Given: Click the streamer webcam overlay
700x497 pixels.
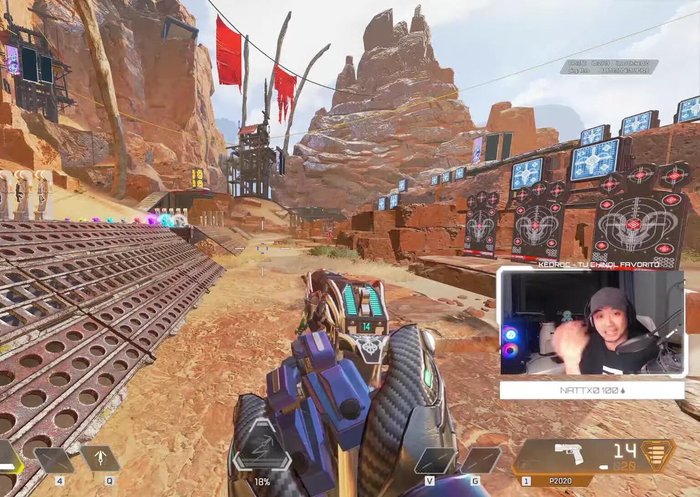Looking at the screenshot, I should 590,322.
